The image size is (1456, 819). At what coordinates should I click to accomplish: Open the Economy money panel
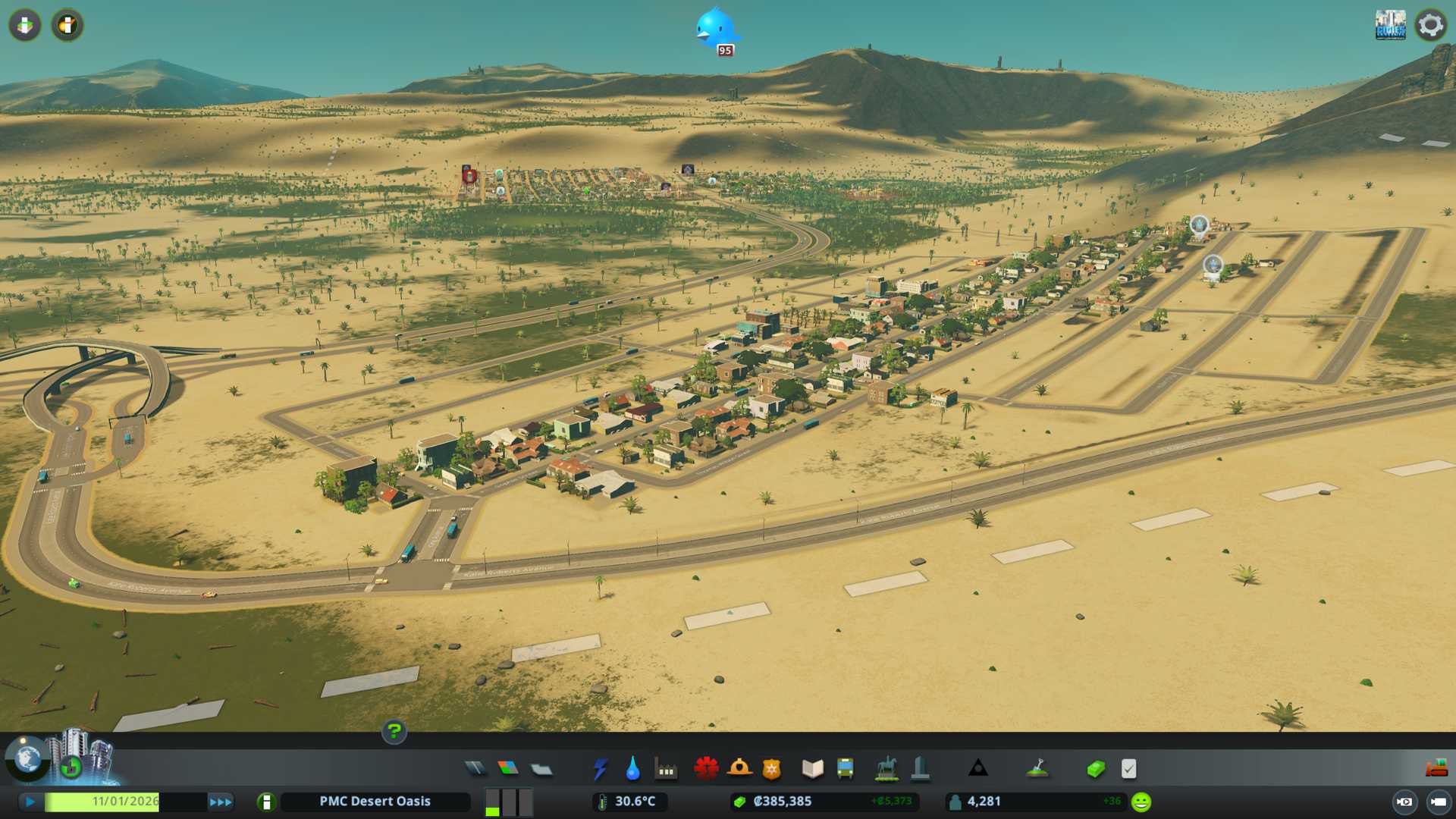point(1096,769)
